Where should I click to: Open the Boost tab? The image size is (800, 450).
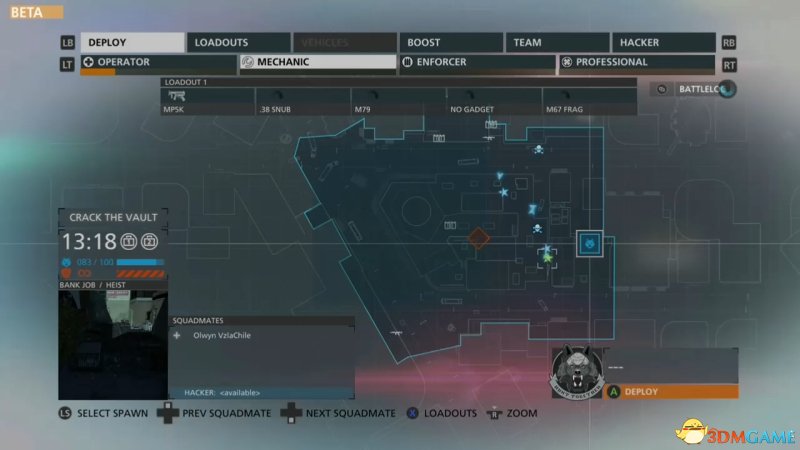coord(450,43)
